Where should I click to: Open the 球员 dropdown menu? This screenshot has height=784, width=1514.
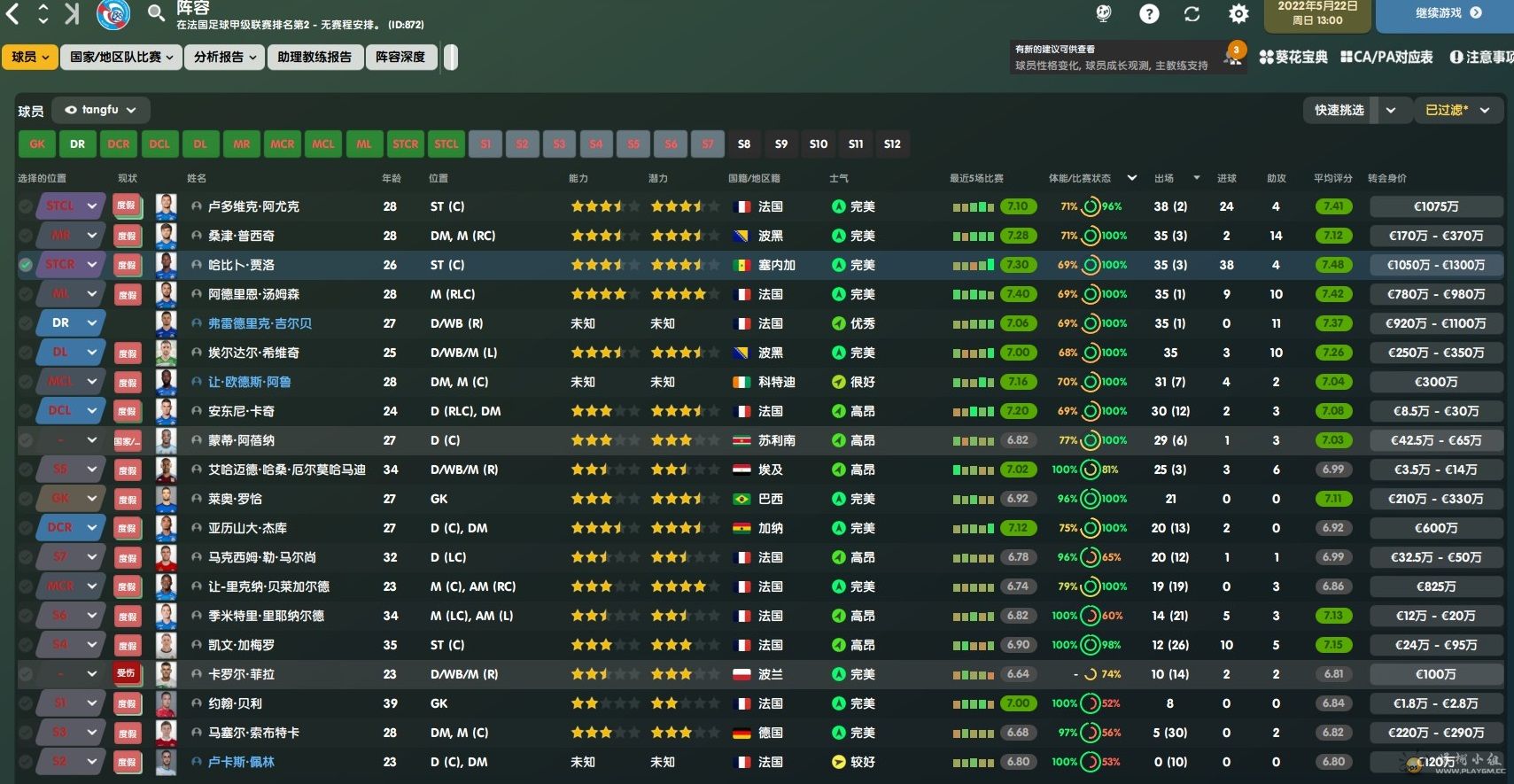coord(30,57)
